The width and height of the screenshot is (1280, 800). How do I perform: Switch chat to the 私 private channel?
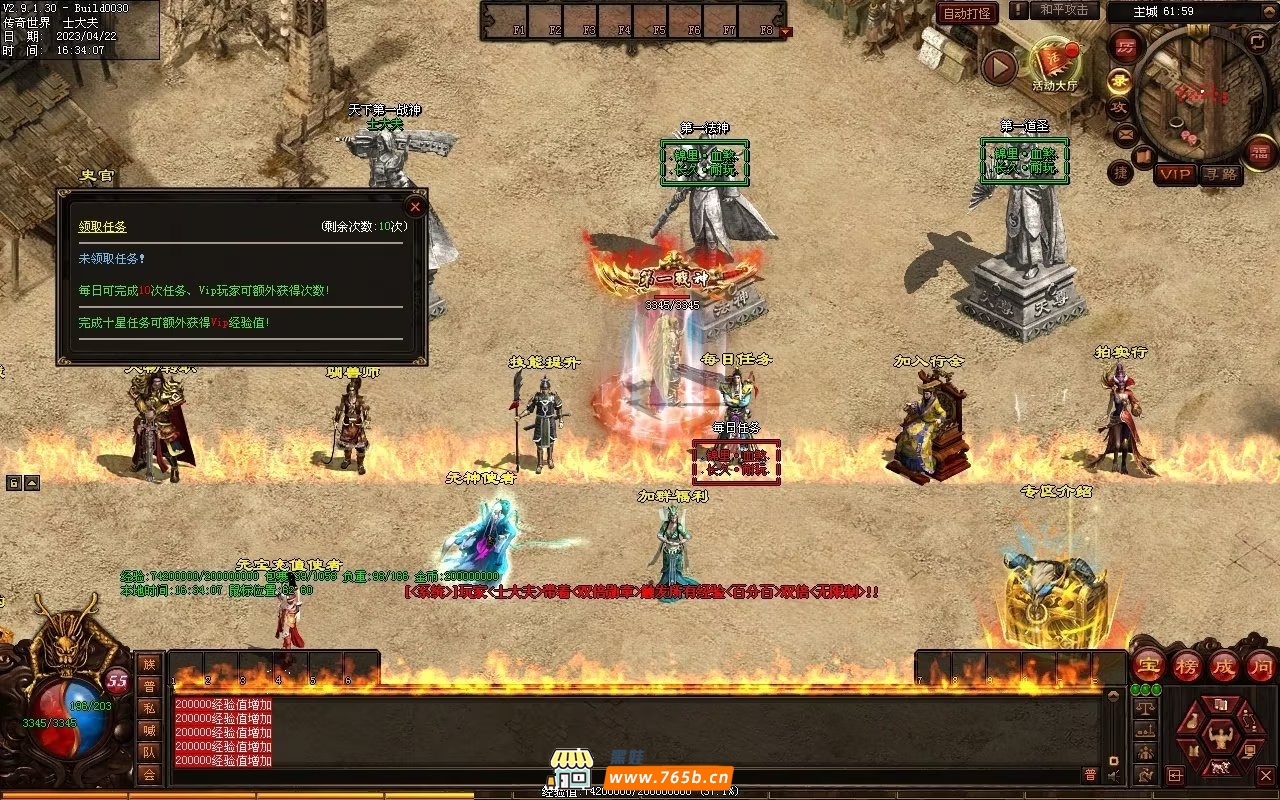149,708
